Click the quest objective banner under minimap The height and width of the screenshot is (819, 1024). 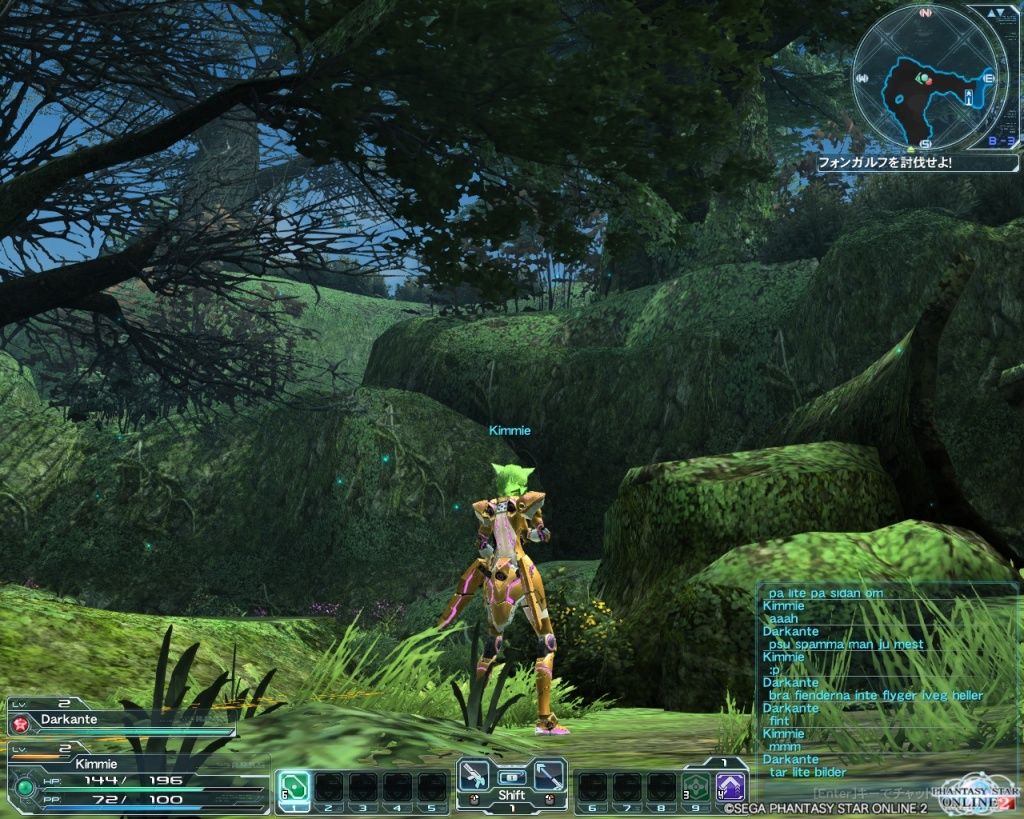point(916,161)
